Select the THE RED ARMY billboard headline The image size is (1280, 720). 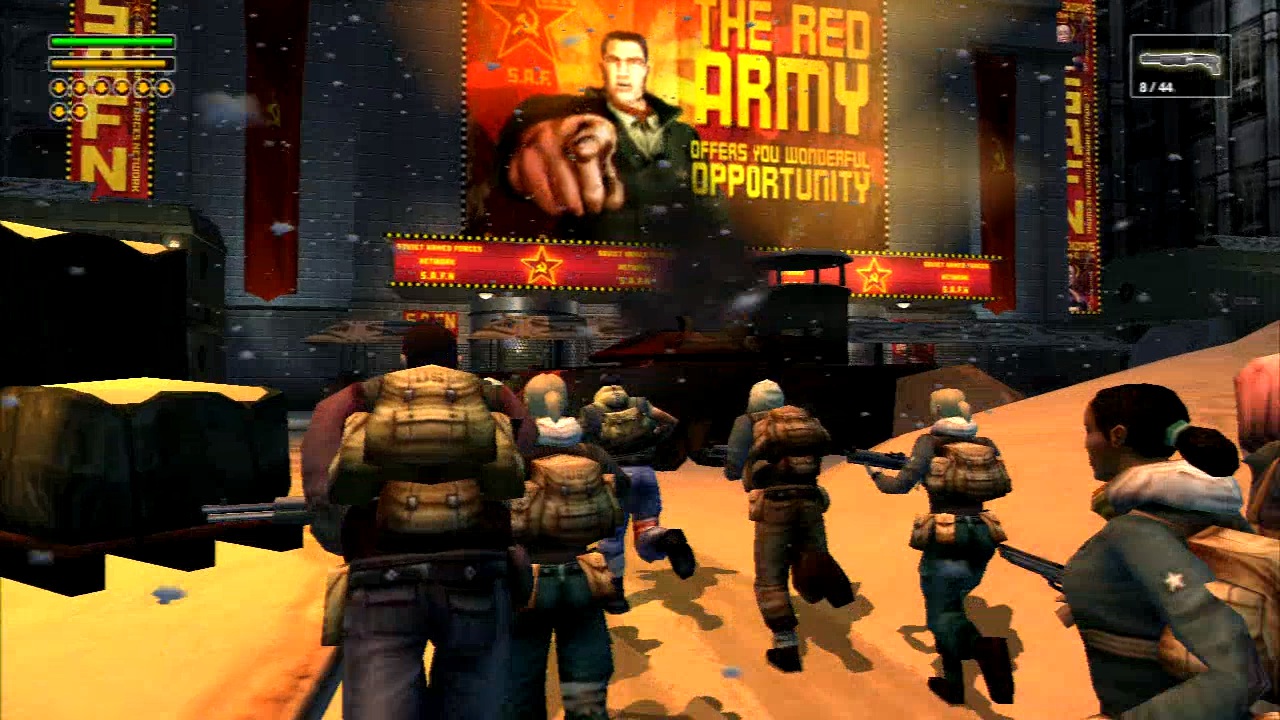coord(780,55)
